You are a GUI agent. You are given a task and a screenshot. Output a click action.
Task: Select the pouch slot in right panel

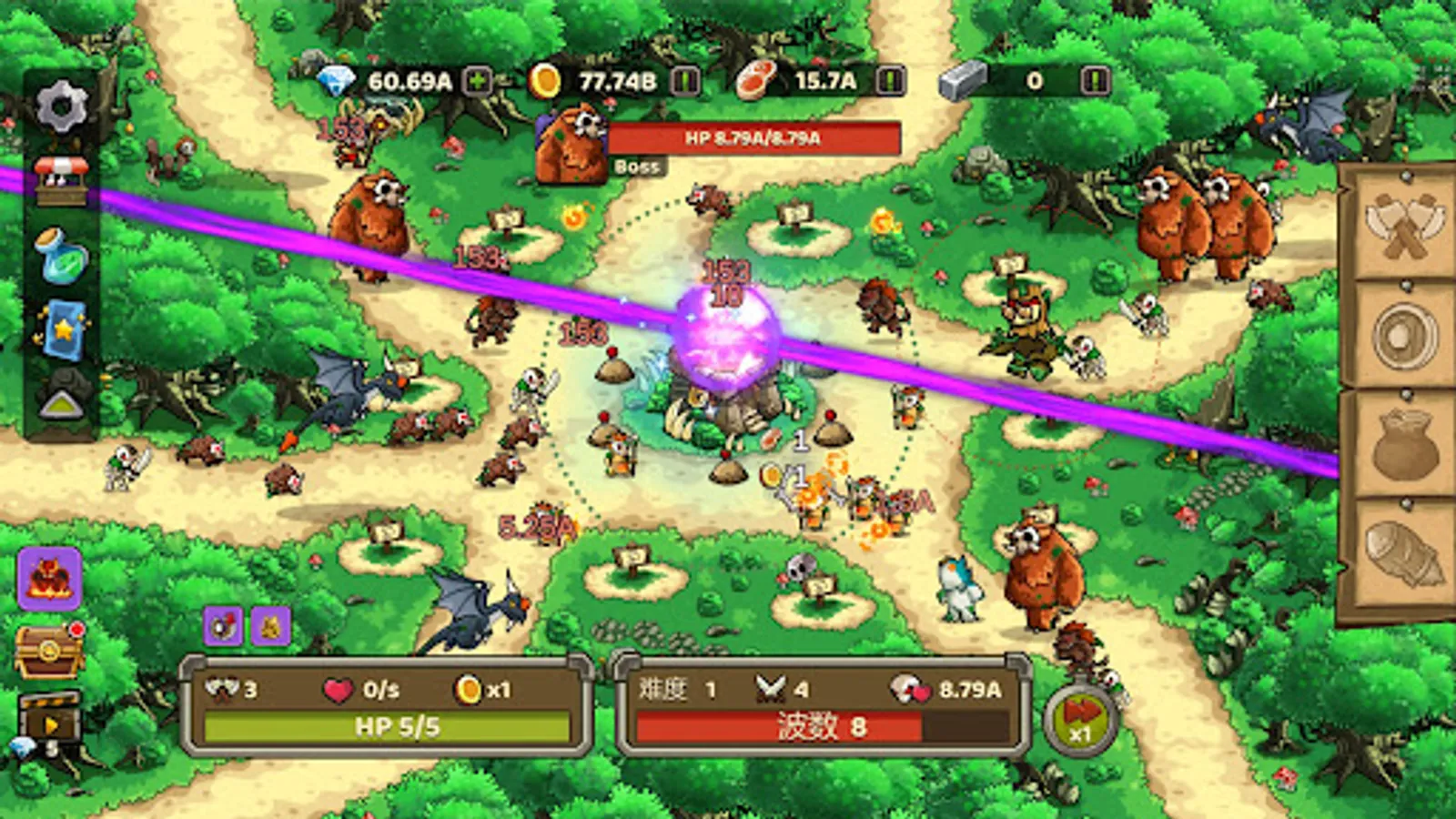1404,446
